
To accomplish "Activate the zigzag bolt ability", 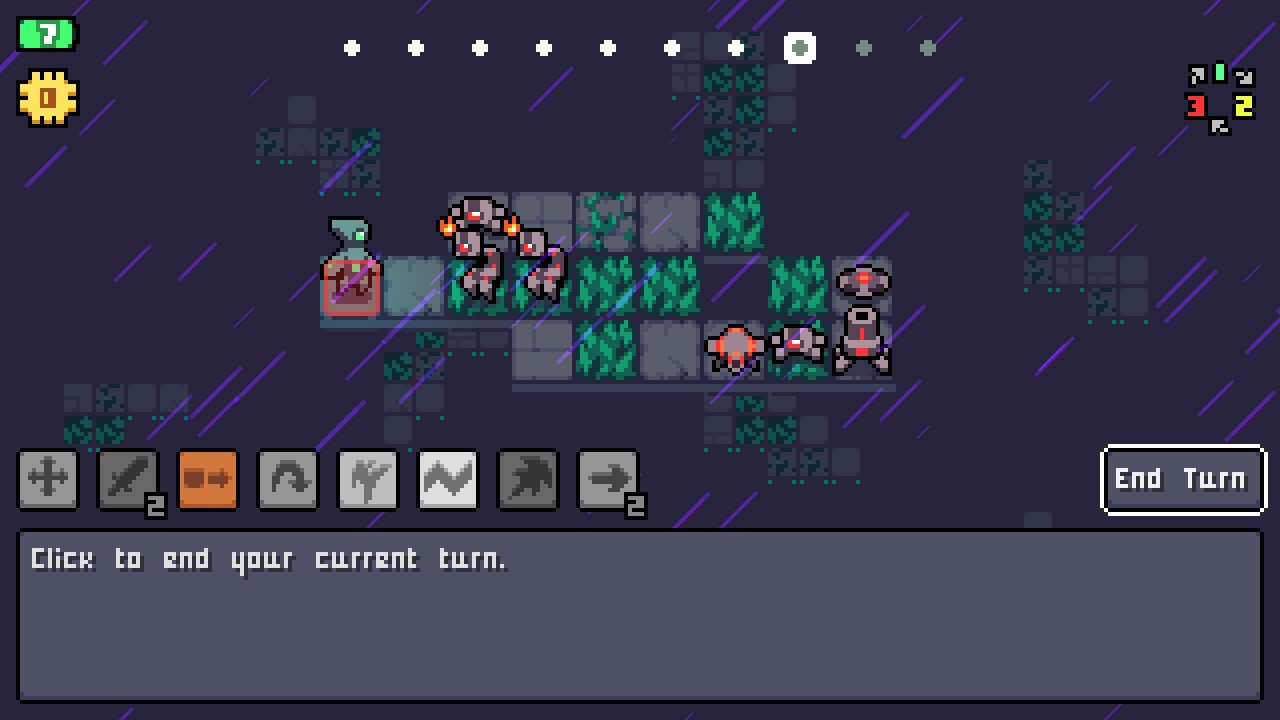I will [448, 479].
